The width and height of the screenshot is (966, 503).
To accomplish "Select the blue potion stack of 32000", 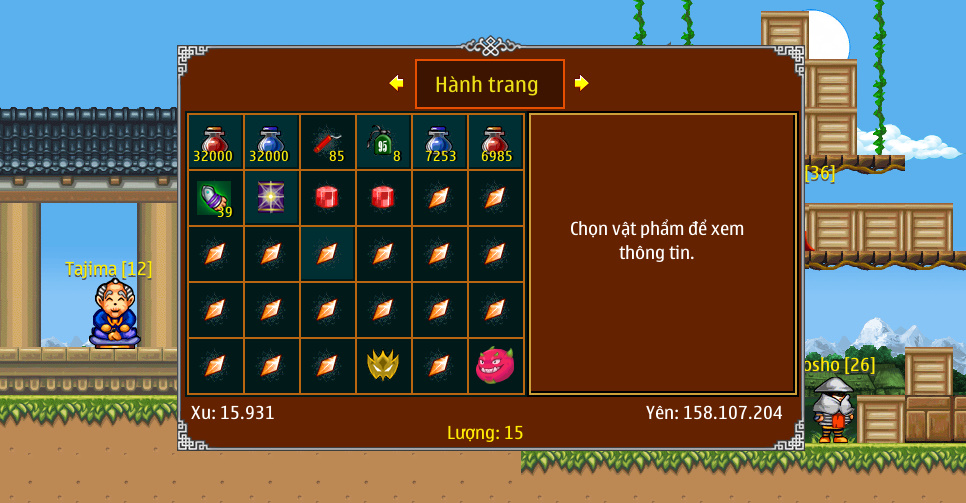I will tap(271, 142).
